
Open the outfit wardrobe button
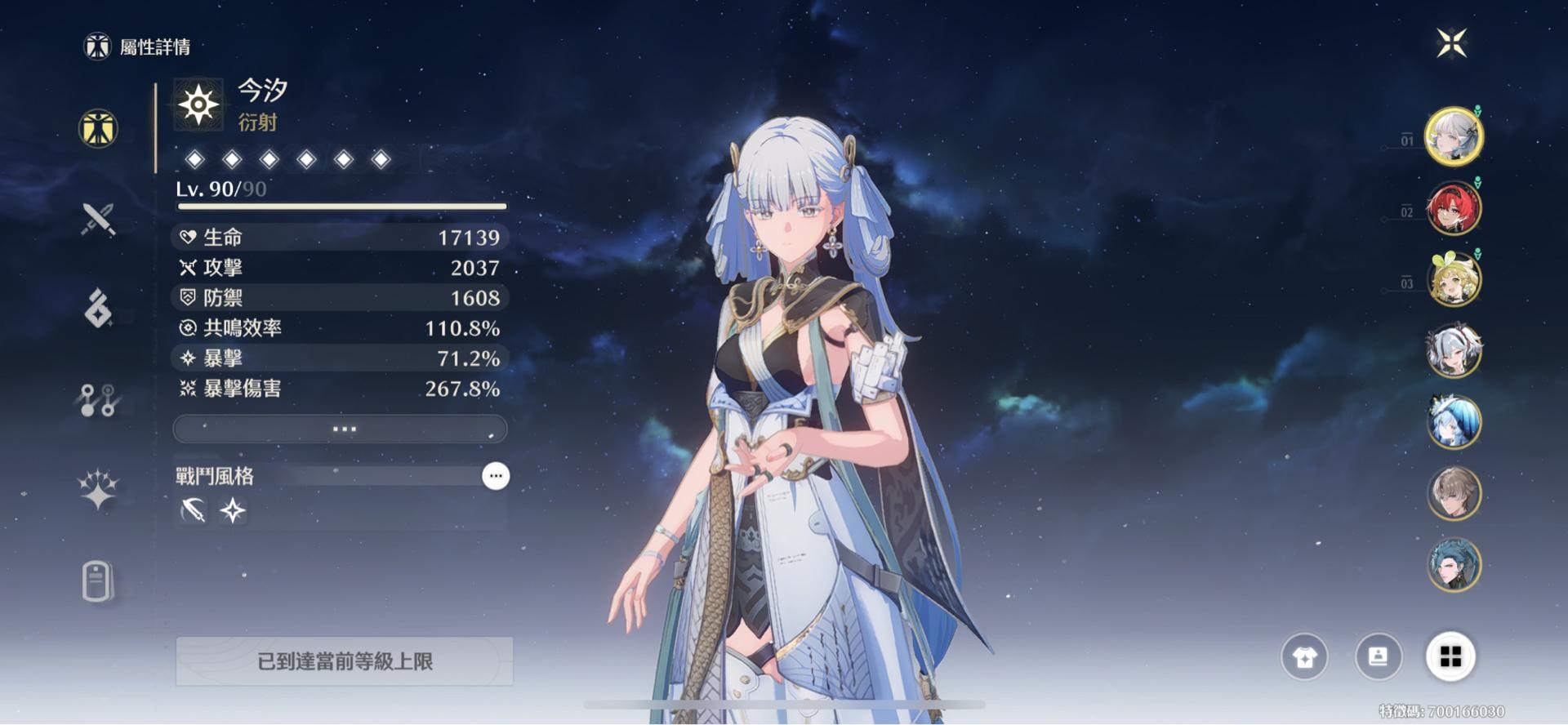click(x=1304, y=656)
